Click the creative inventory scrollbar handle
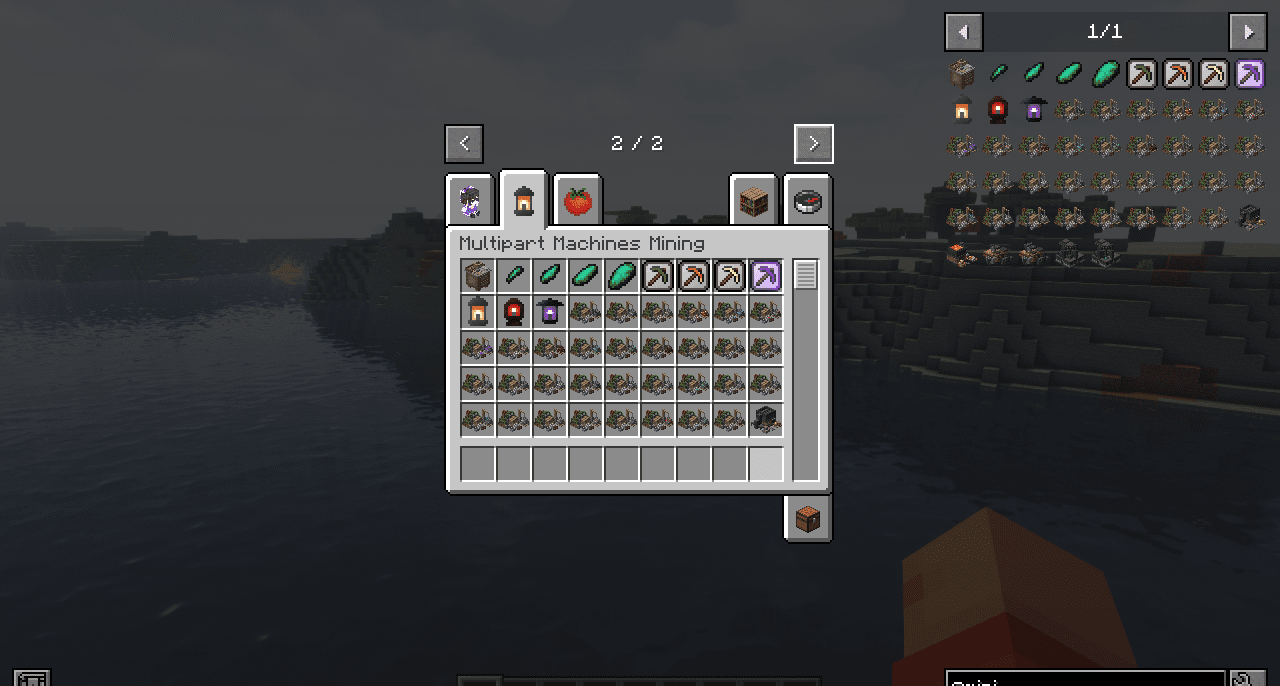The height and width of the screenshot is (686, 1280). pyautogui.click(x=805, y=275)
